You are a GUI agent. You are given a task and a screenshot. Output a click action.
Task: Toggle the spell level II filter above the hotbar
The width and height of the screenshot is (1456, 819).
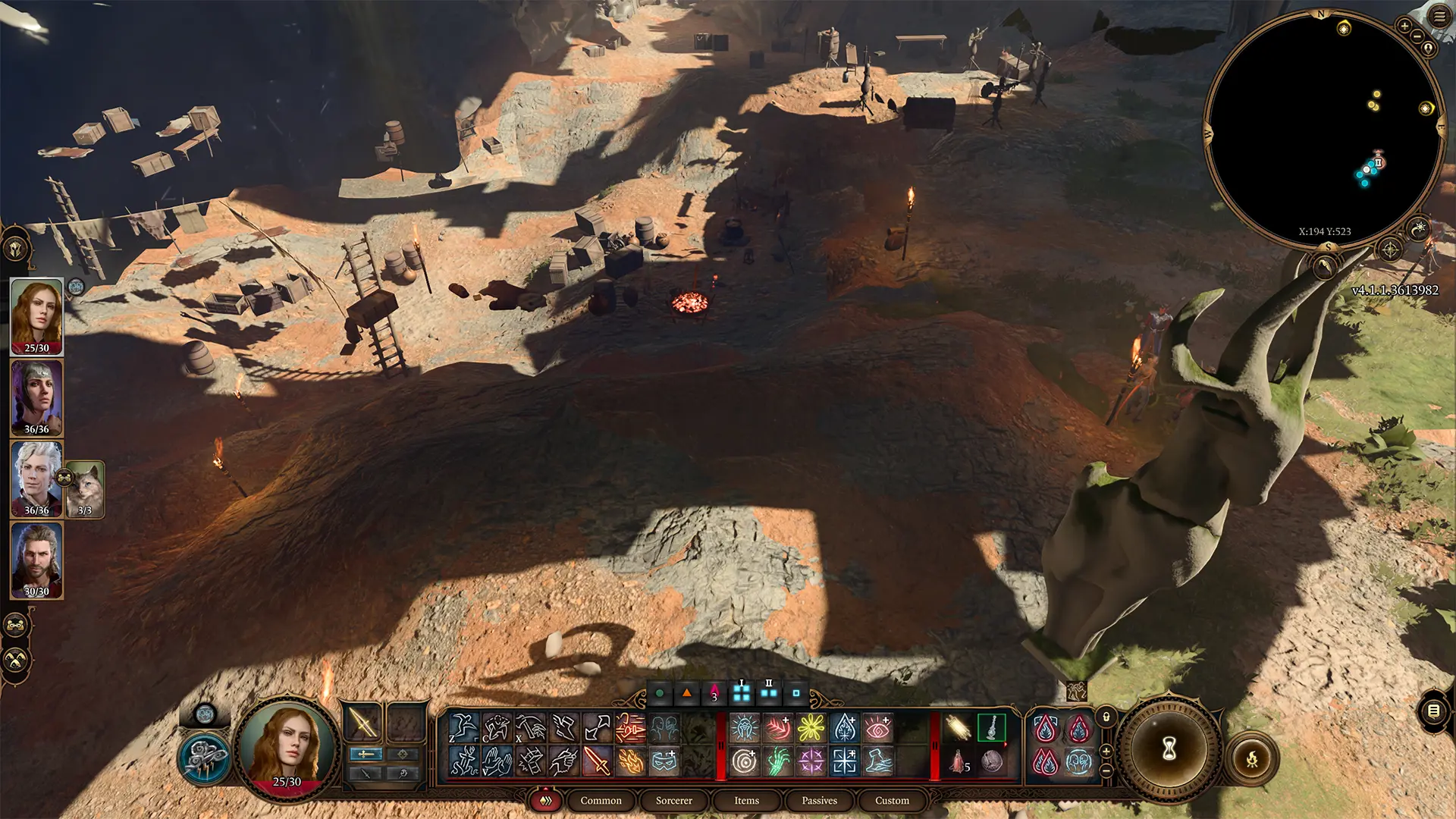(769, 693)
